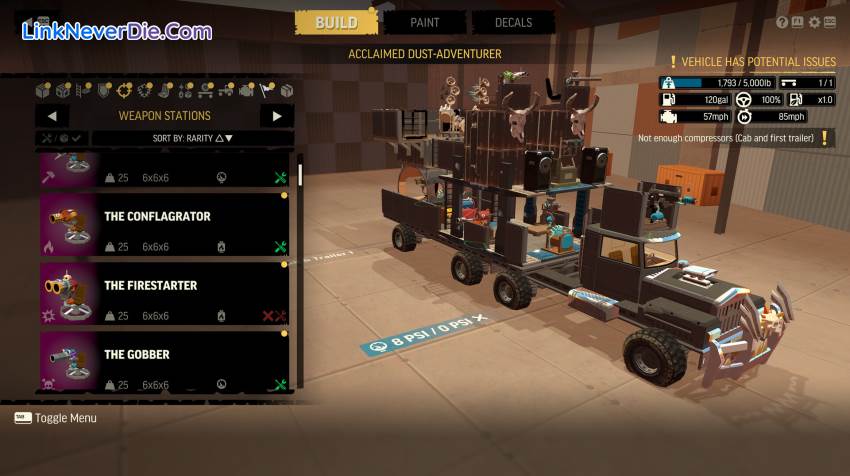
Task: Switch to the Decals tab
Action: point(514,22)
